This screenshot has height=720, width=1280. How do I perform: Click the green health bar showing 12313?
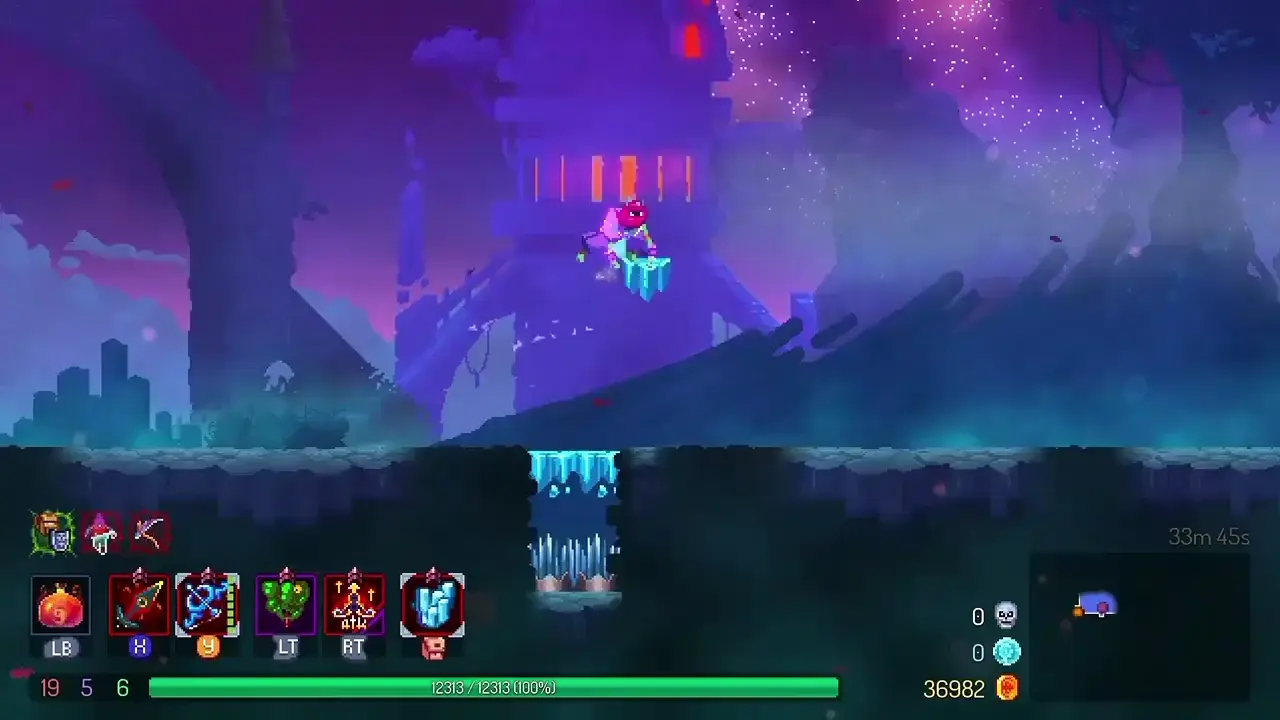point(493,688)
